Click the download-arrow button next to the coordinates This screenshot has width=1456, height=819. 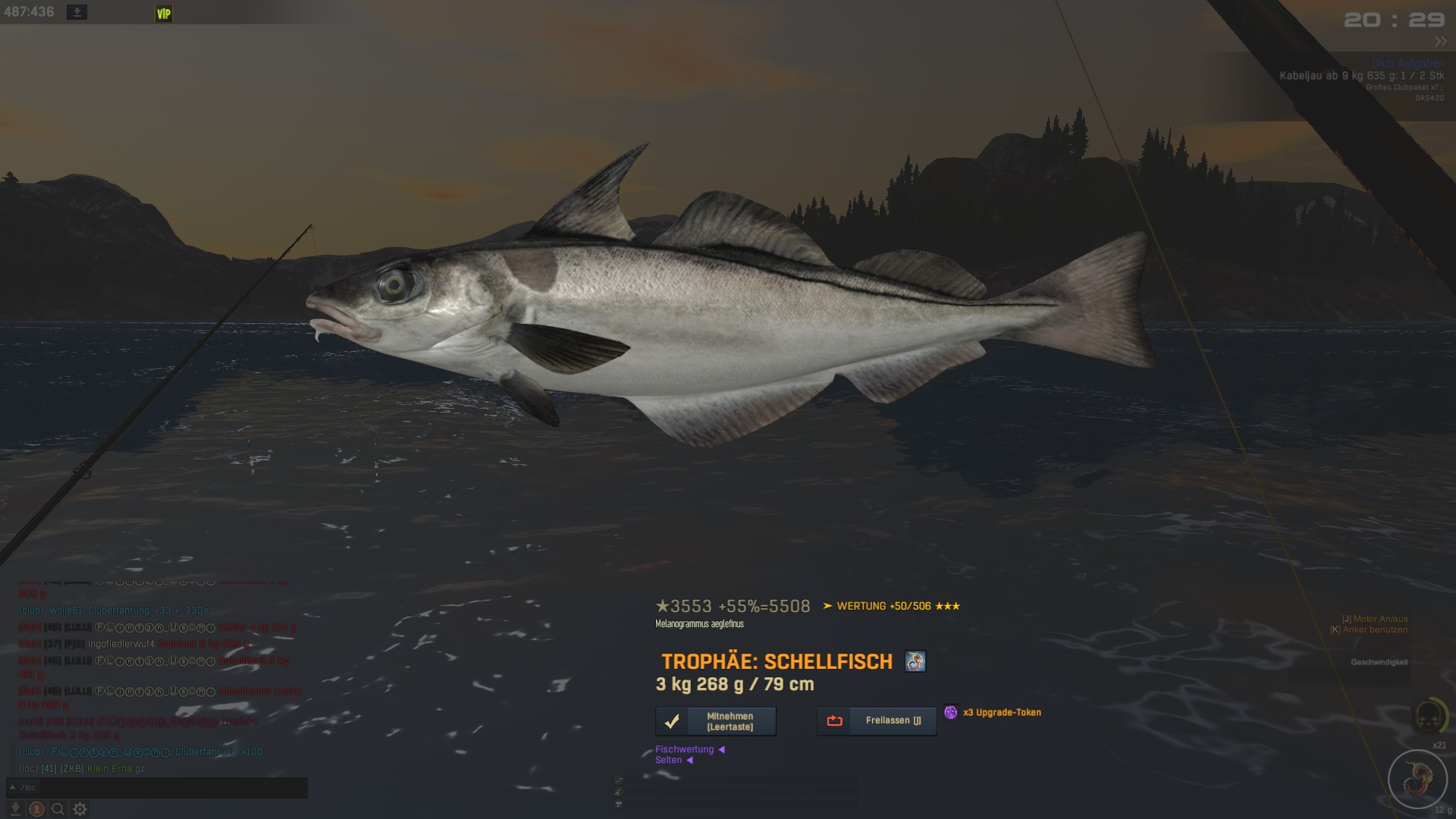pos(77,12)
